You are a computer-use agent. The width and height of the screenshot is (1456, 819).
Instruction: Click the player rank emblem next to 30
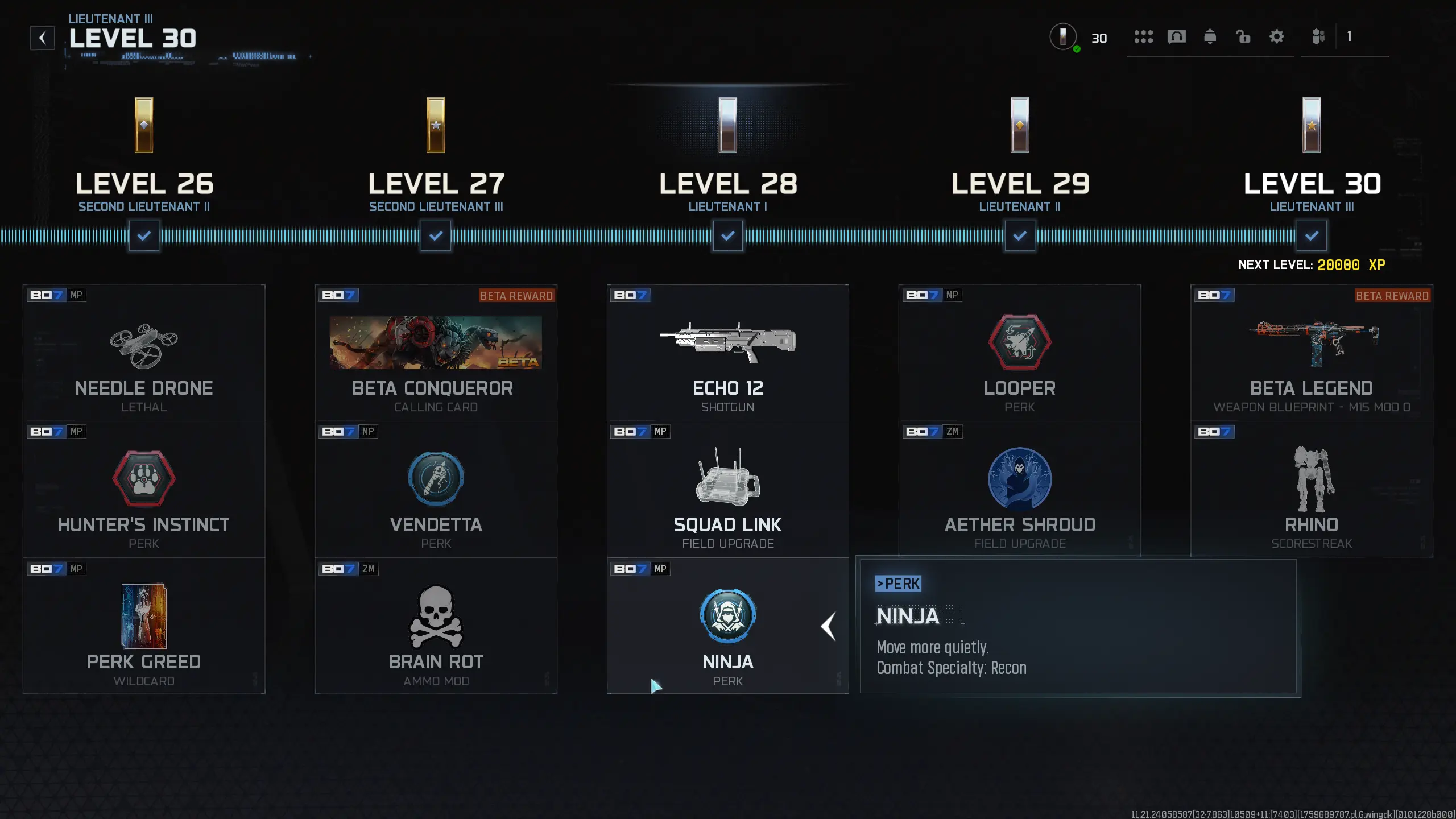click(x=1062, y=36)
